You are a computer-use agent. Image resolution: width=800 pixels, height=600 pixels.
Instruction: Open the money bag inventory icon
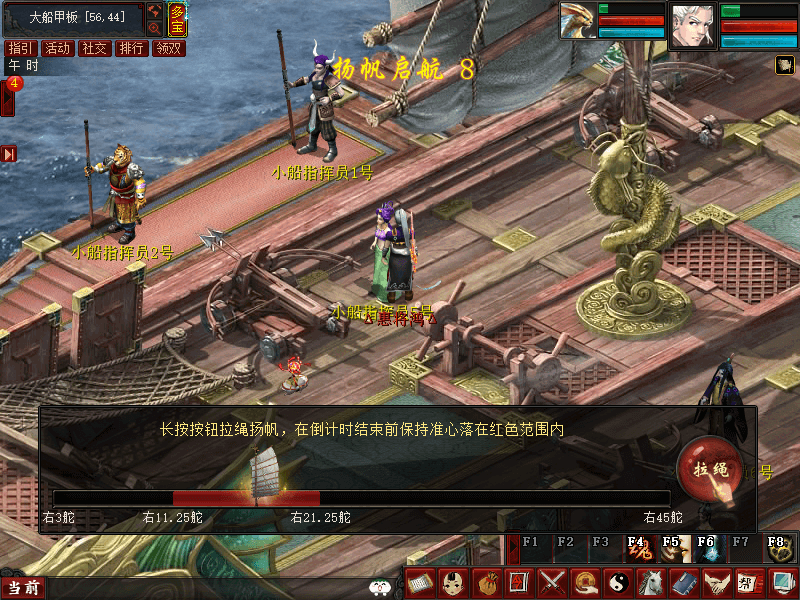pos(485,581)
